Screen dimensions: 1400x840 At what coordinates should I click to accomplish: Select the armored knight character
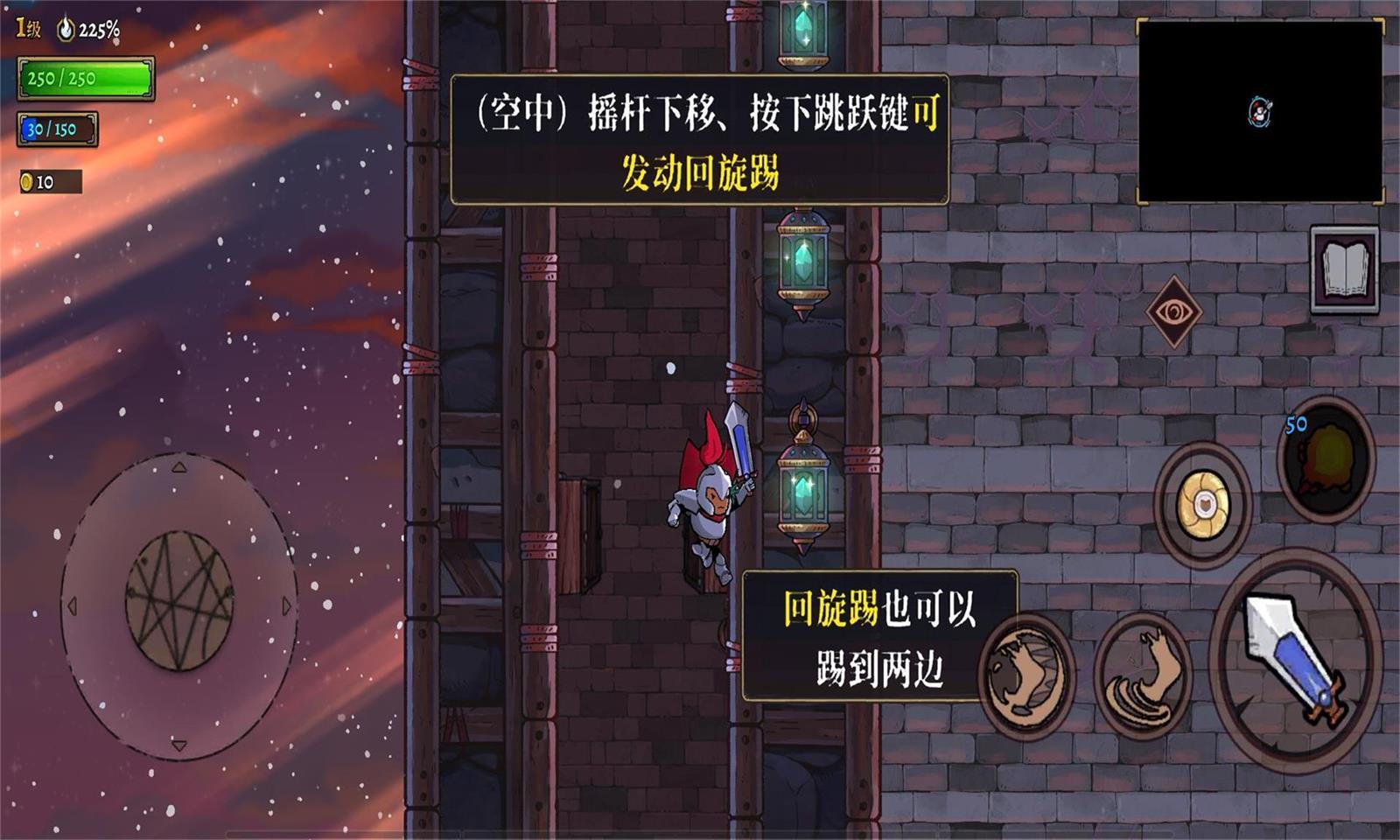tap(709, 507)
